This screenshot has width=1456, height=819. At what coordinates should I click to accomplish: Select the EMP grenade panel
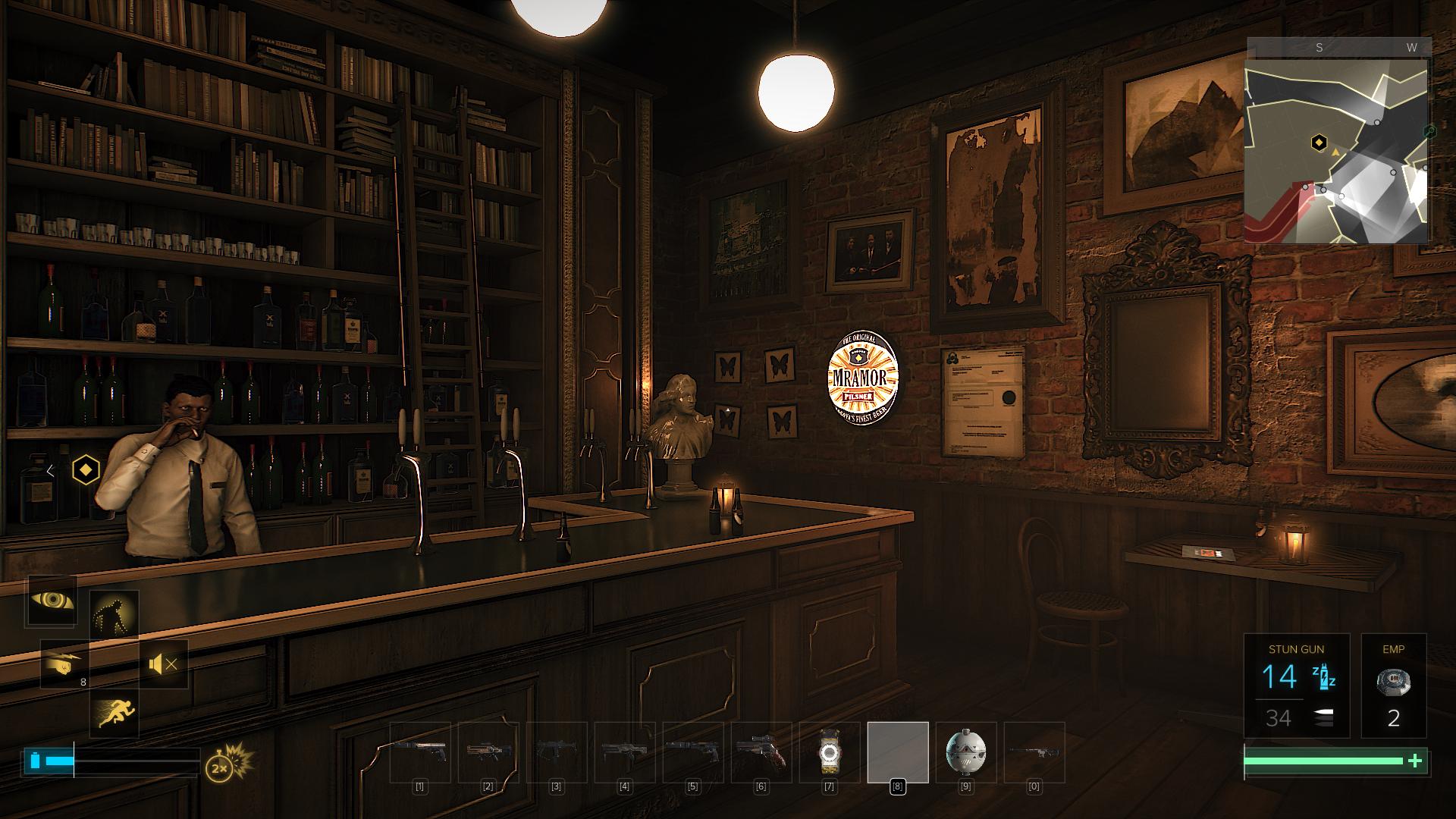coord(1393,686)
